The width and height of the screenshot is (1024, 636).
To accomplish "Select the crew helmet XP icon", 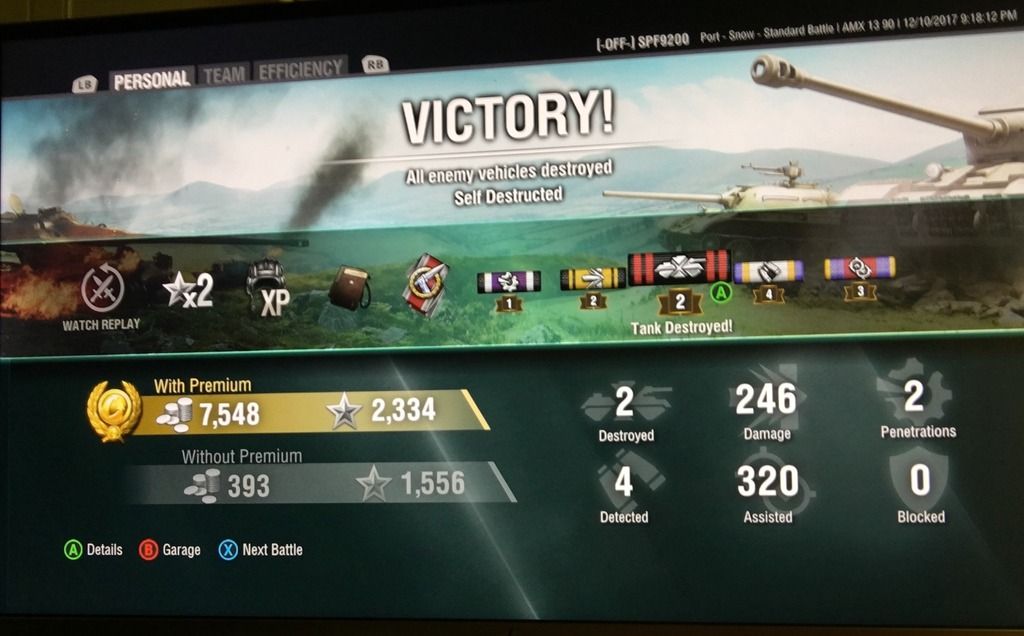I will 267,288.
